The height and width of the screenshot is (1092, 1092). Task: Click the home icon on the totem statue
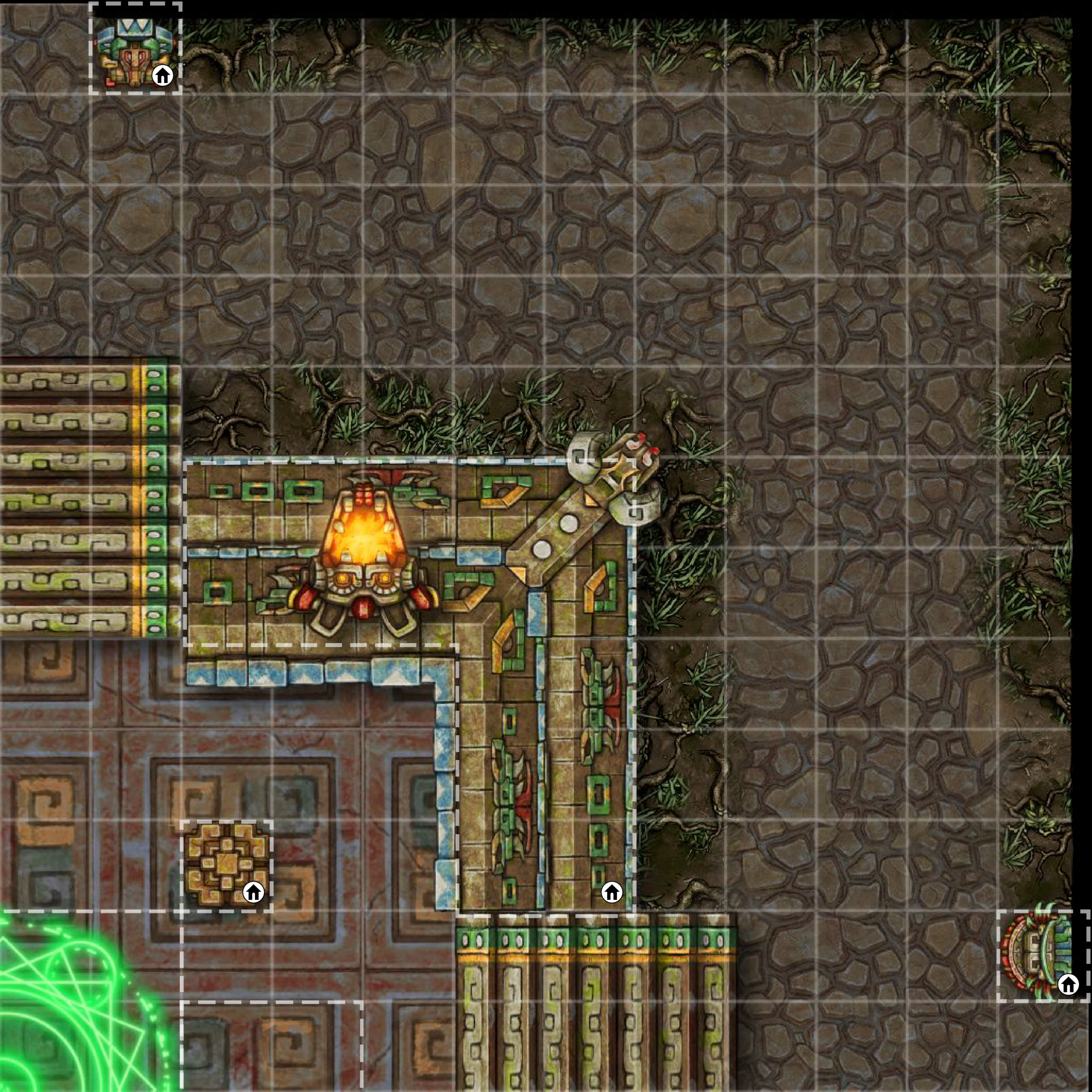tap(163, 75)
